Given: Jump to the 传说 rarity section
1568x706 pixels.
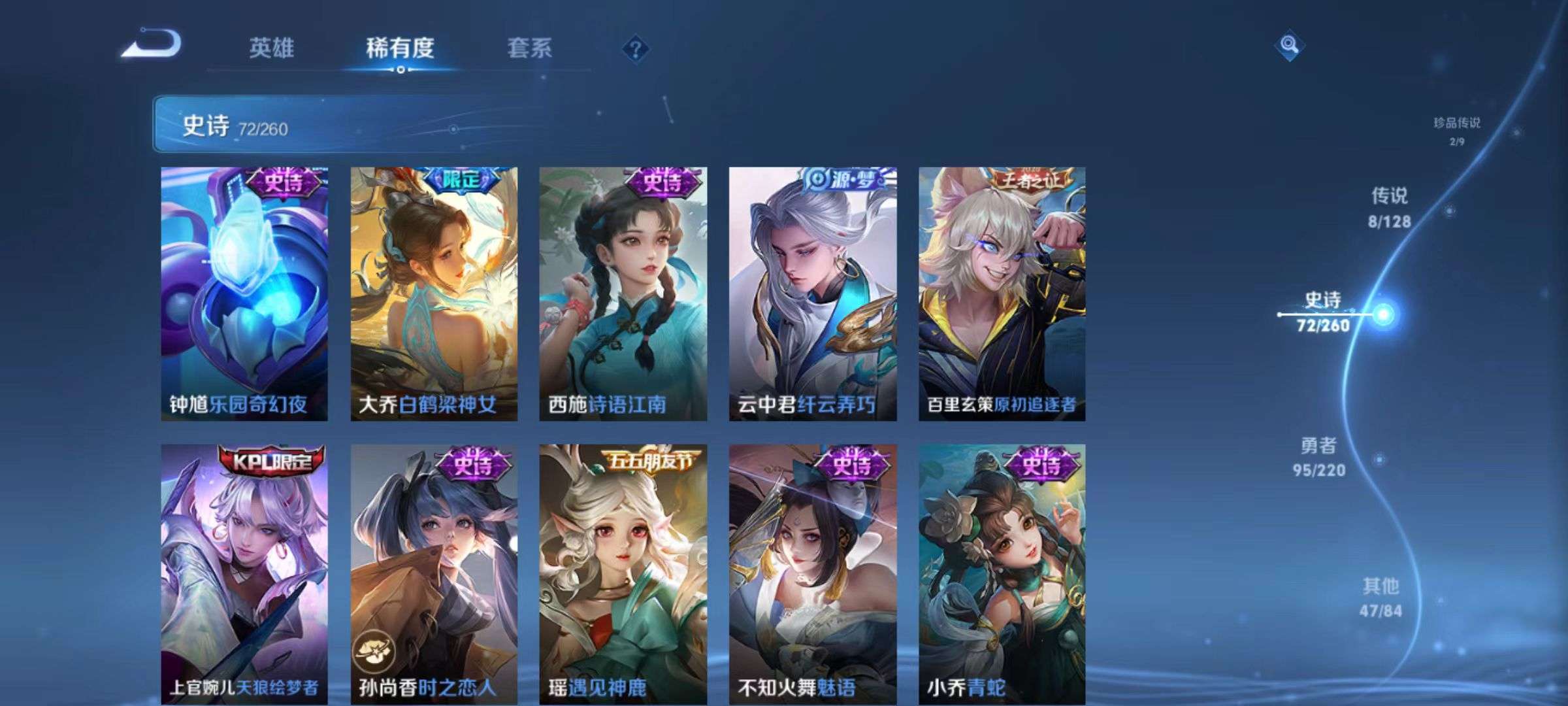Looking at the screenshot, I should click(x=1389, y=208).
